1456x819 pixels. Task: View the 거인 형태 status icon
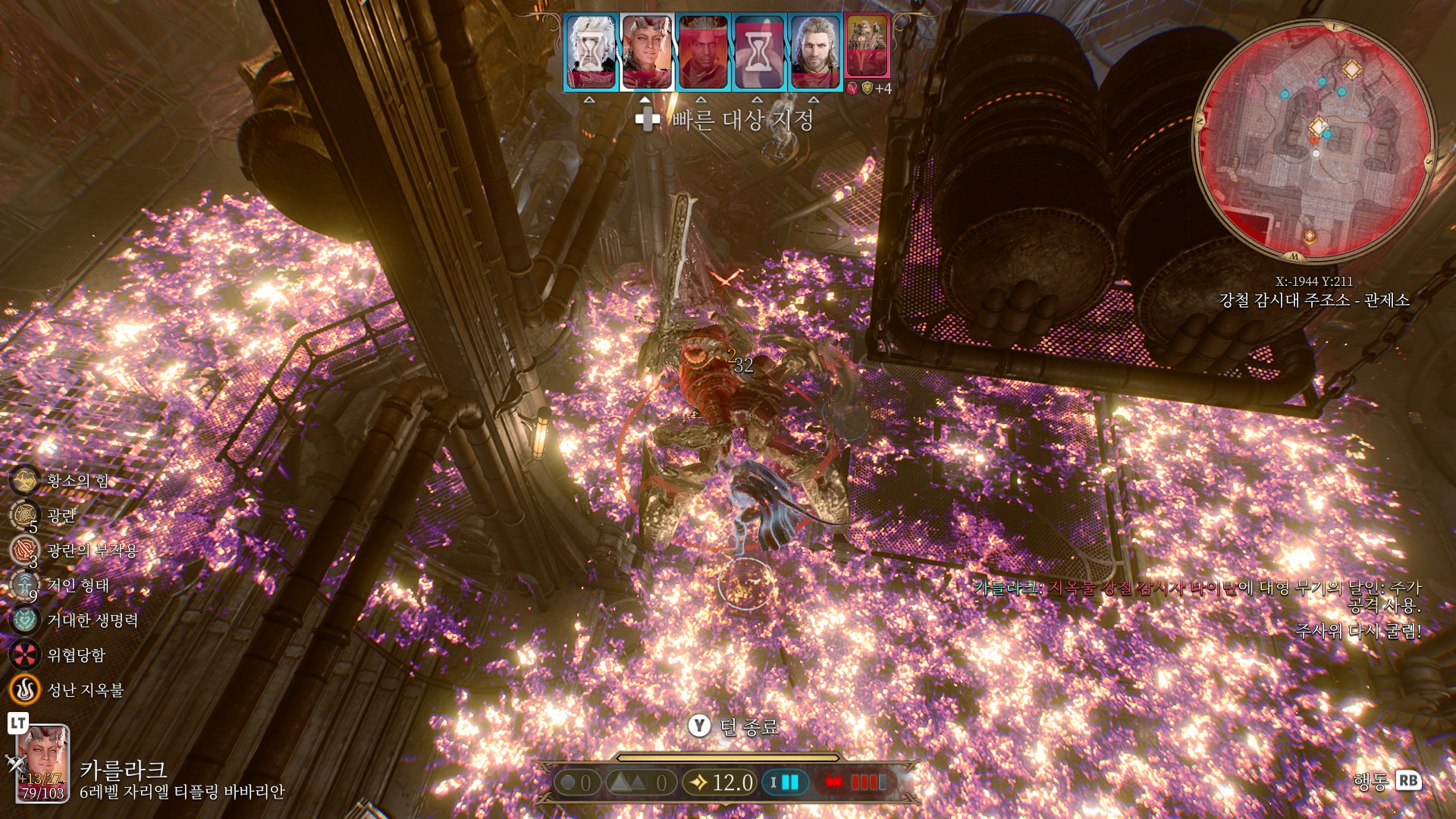pos(24,585)
